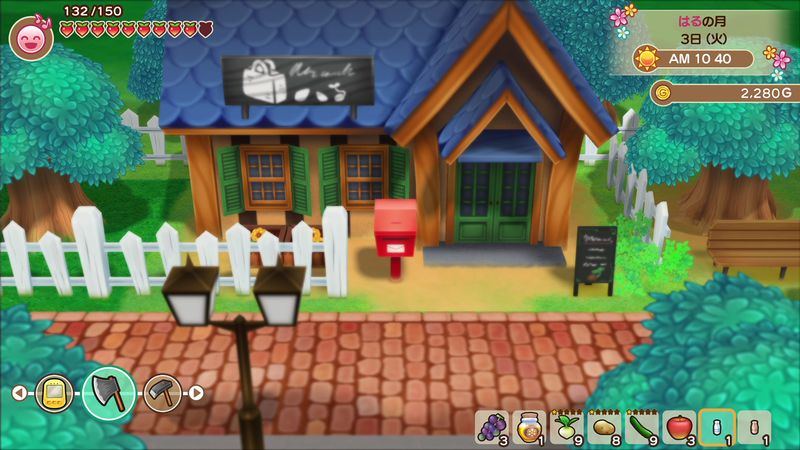Switch to the hammer tool
The image size is (800, 450).
click(160, 392)
